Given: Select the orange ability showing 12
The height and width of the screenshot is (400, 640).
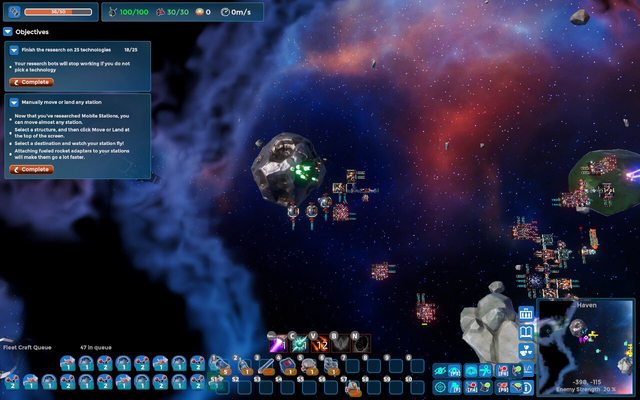Looking at the screenshot, I should coord(320,344).
